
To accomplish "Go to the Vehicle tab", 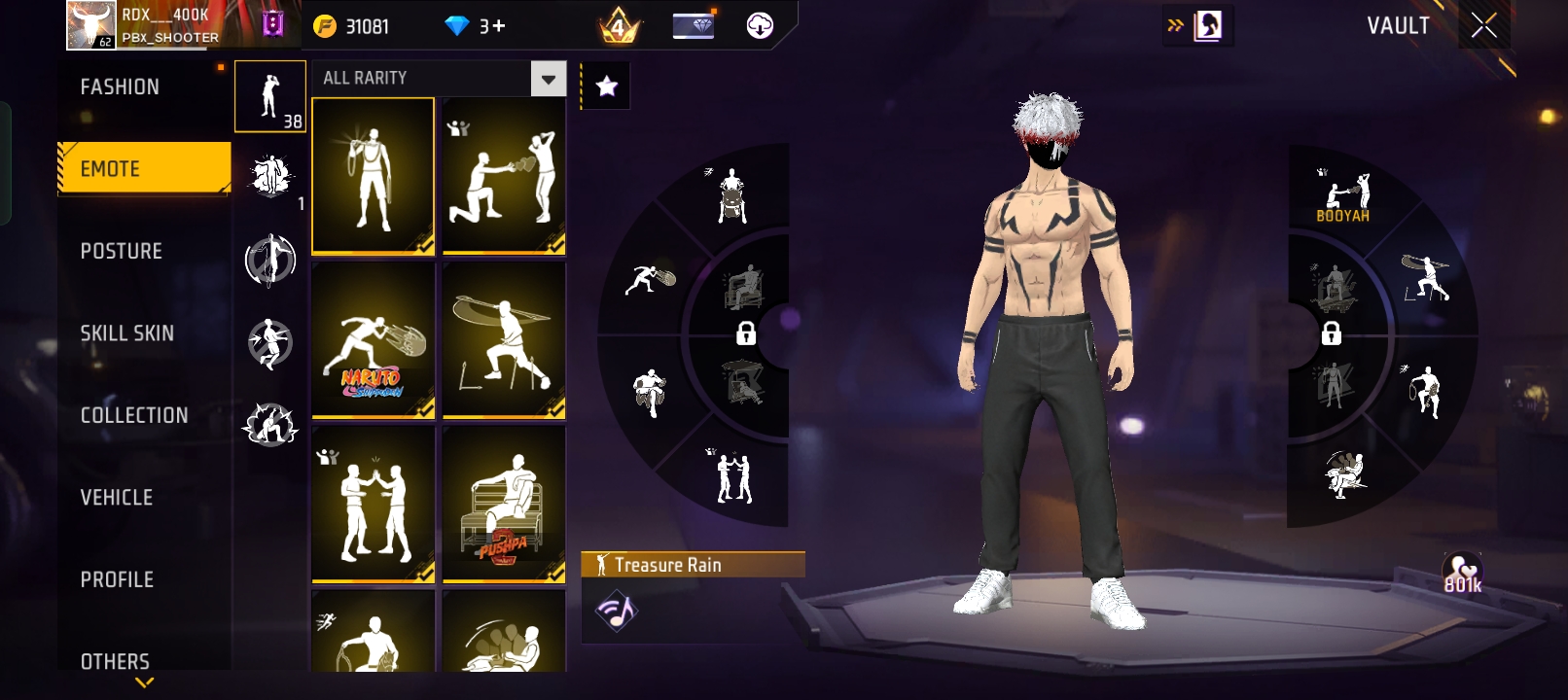I will pos(117,498).
